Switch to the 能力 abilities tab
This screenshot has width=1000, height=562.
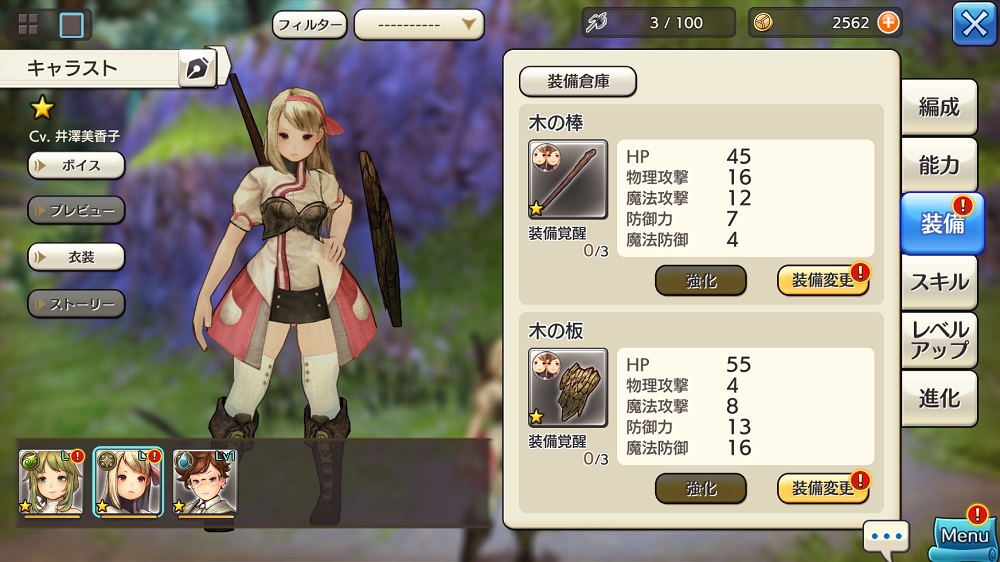[x=939, y=166]
